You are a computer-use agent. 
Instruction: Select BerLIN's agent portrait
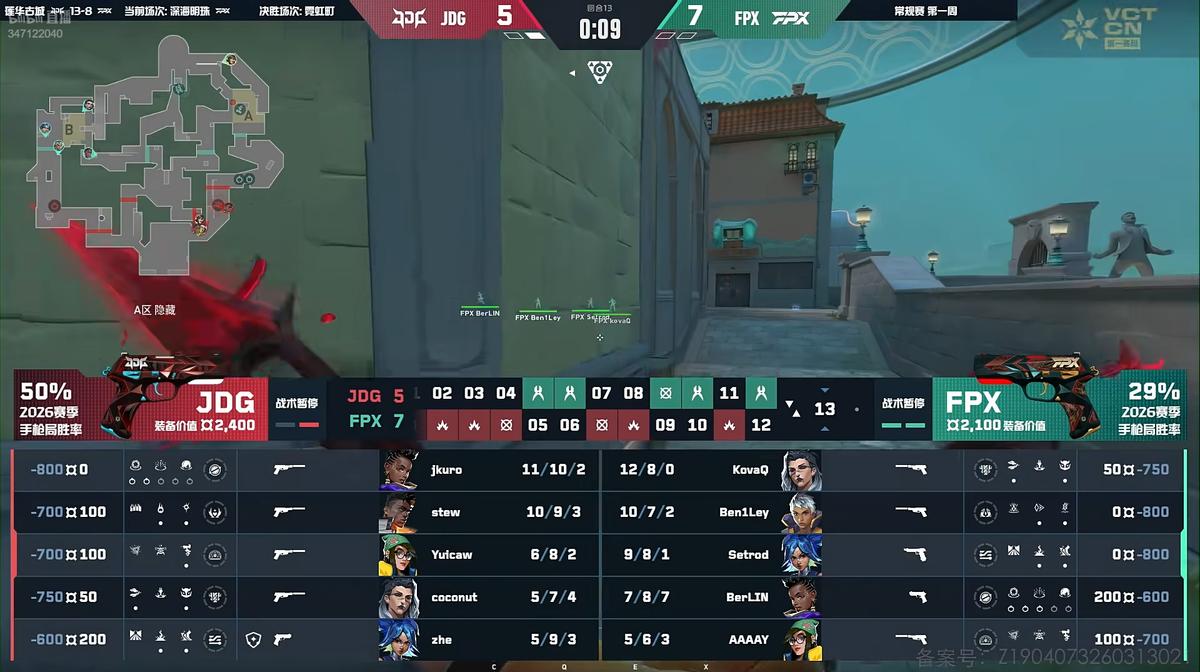click(x=802, y=597)
